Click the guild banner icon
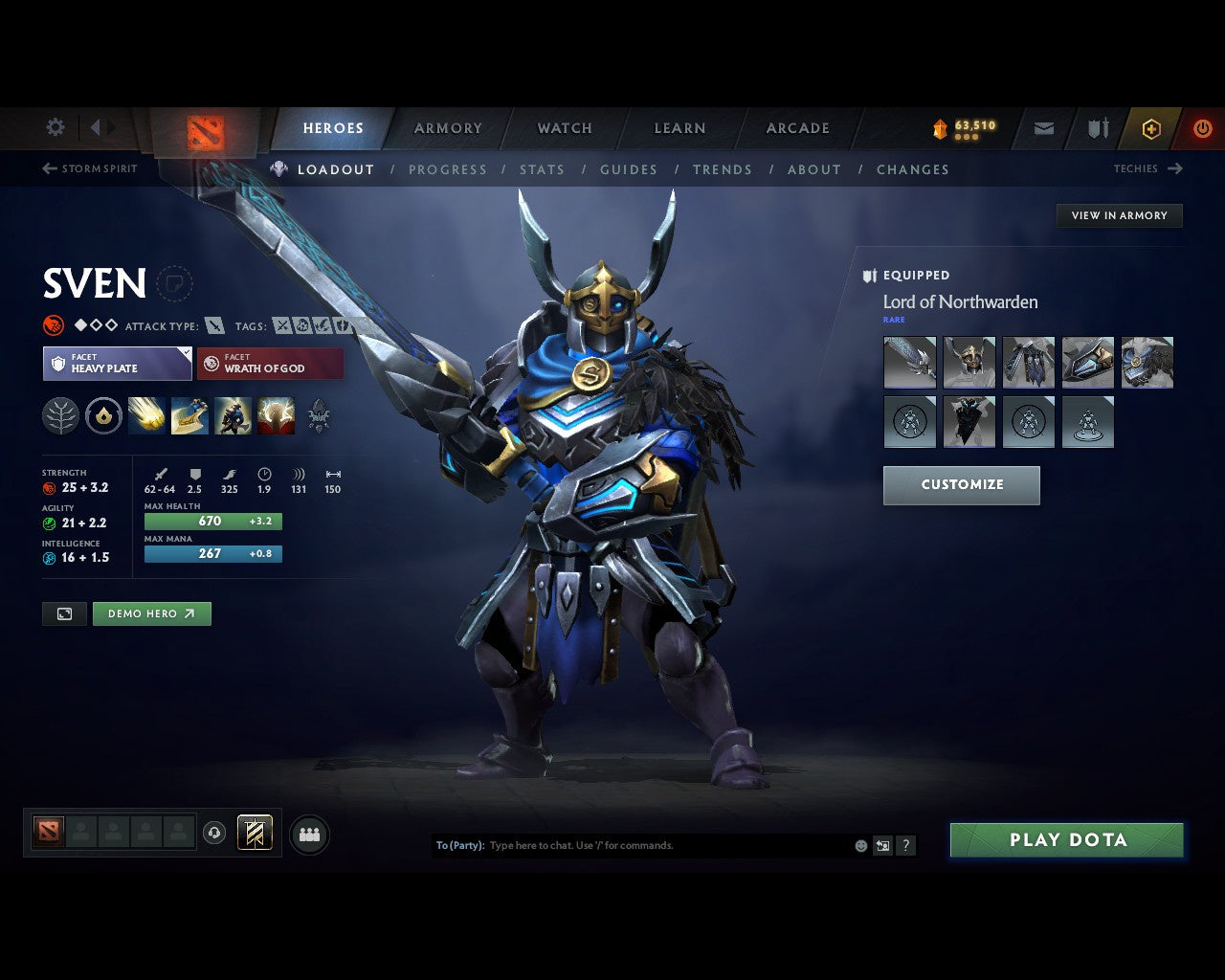This screenshot has height=980, width=1225. click(1096, 128)
